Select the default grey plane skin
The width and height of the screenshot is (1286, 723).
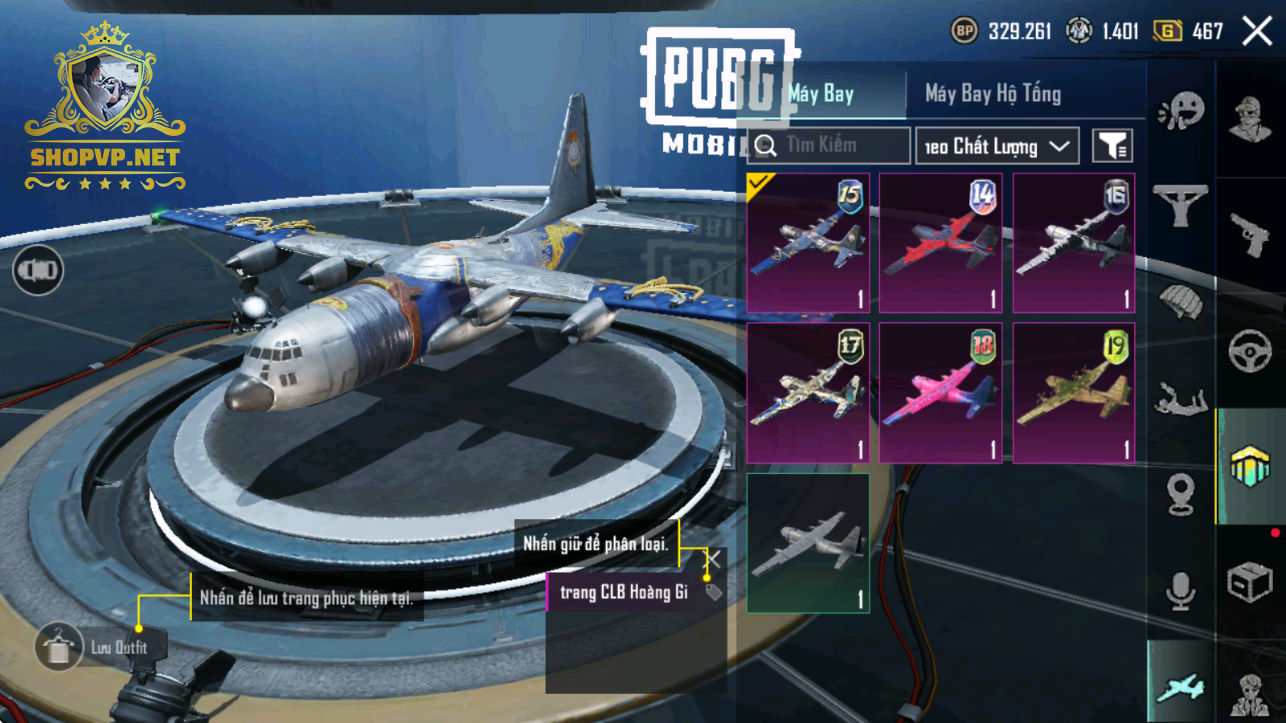tap(808, 542)
